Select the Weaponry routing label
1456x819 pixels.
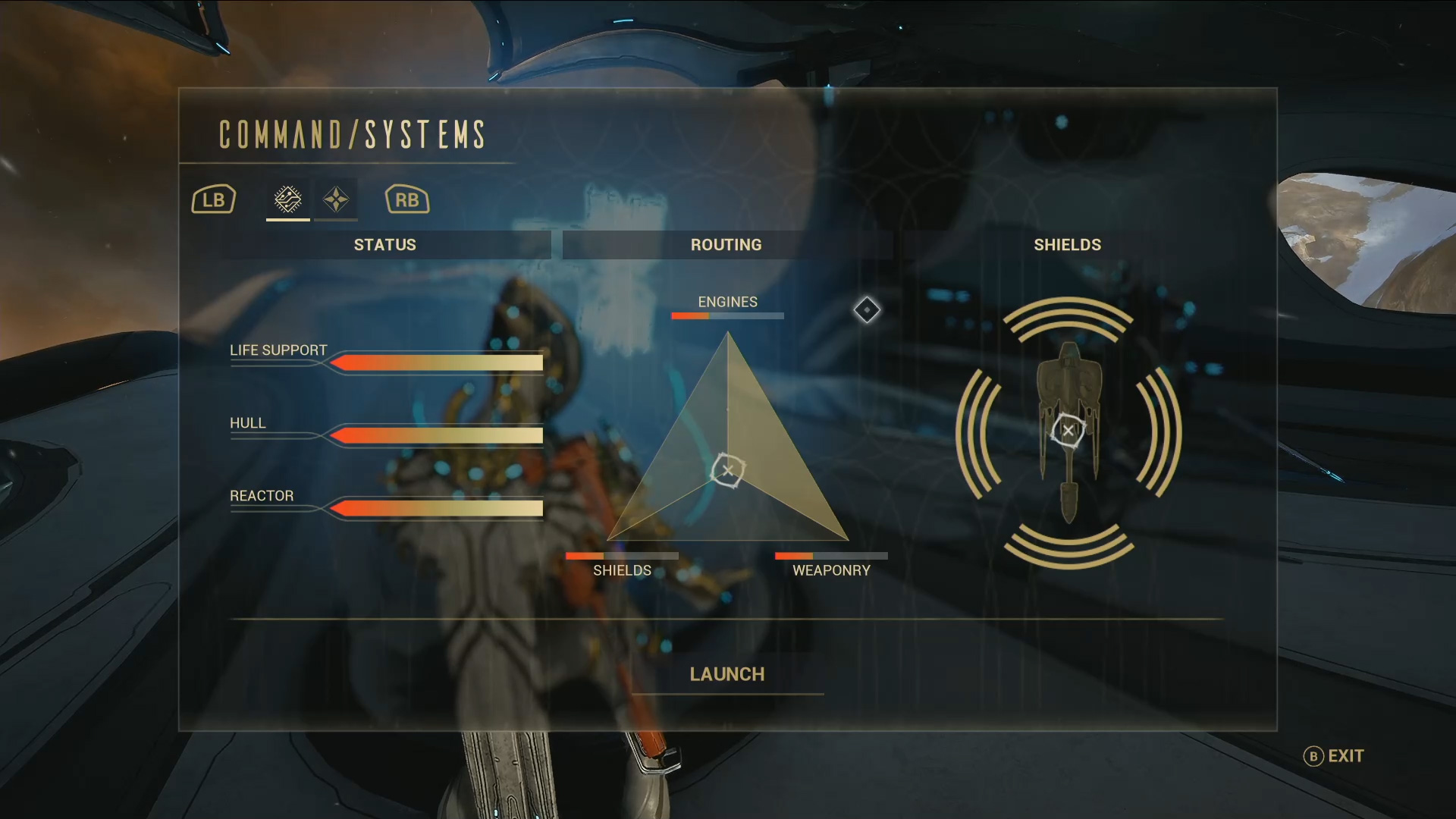pyautogui.click(x=830, y=570)
